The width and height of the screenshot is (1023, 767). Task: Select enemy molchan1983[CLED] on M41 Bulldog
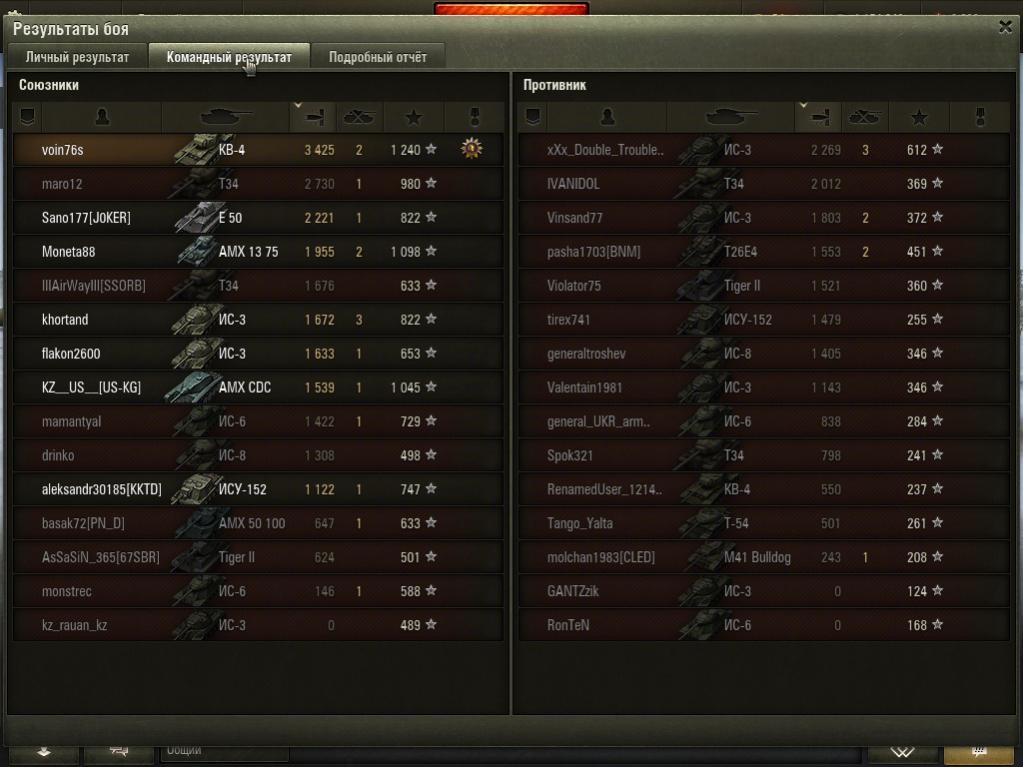tap(603, 558)
